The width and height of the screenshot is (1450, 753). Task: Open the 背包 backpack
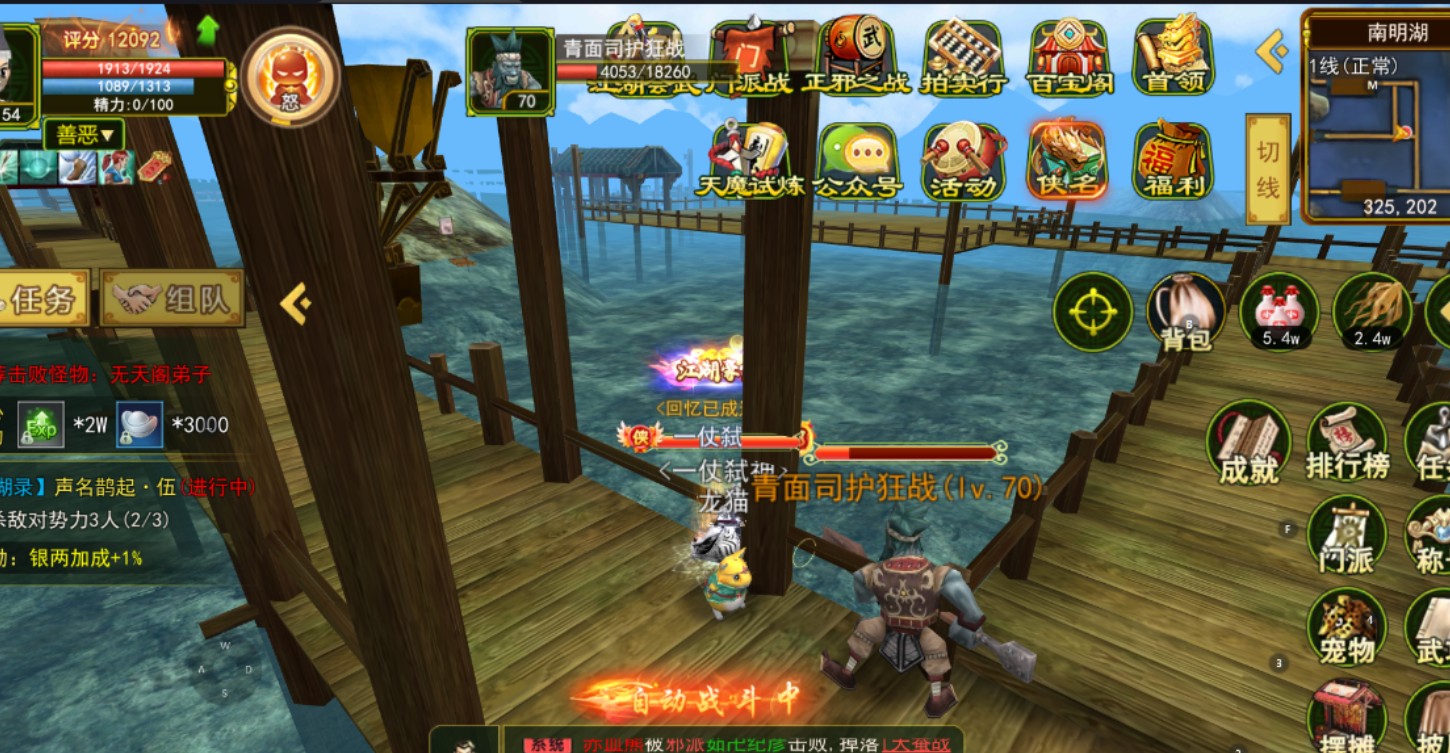pyautogui.click(x=1186, y=312)
